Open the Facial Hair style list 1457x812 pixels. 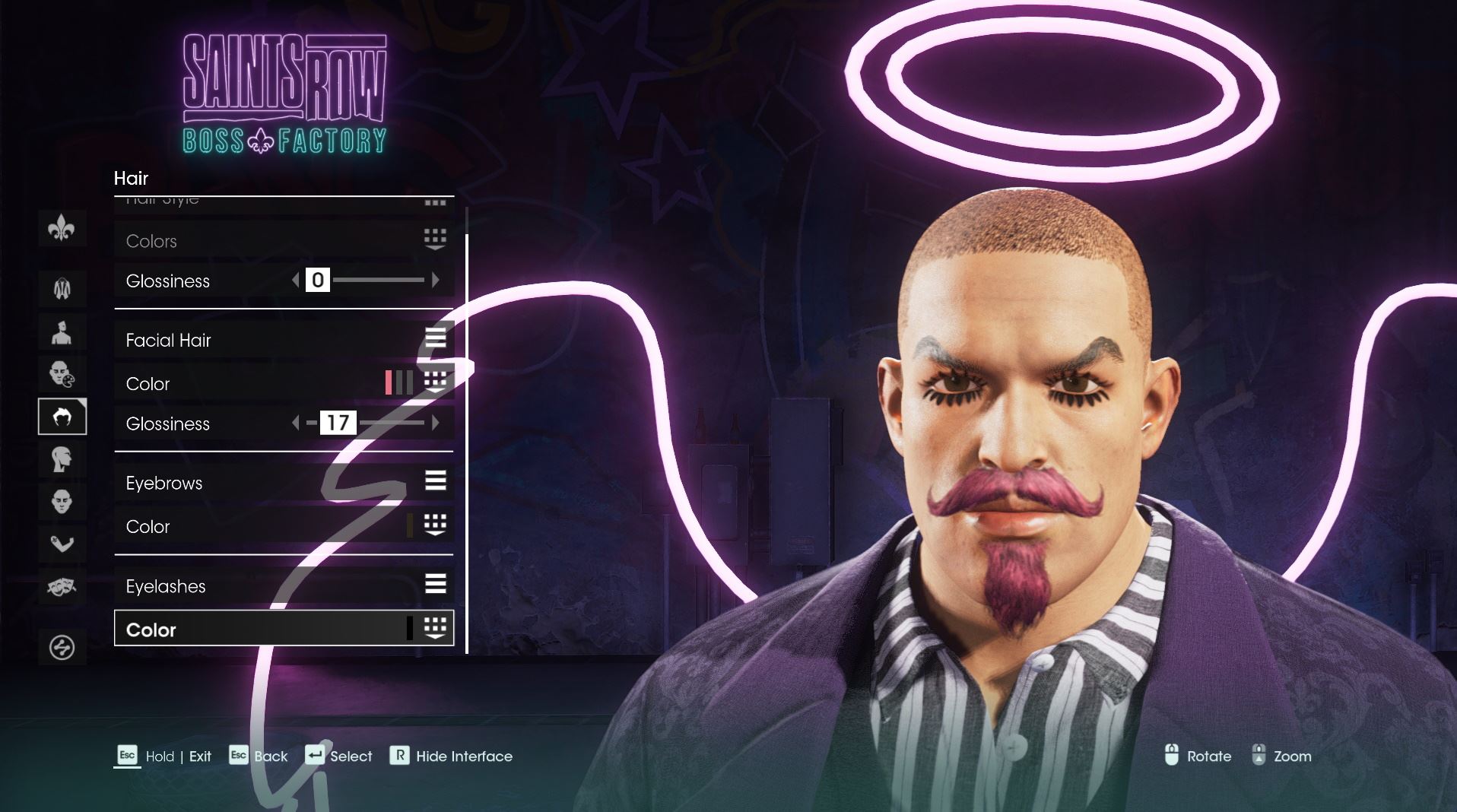click(283, 340)
